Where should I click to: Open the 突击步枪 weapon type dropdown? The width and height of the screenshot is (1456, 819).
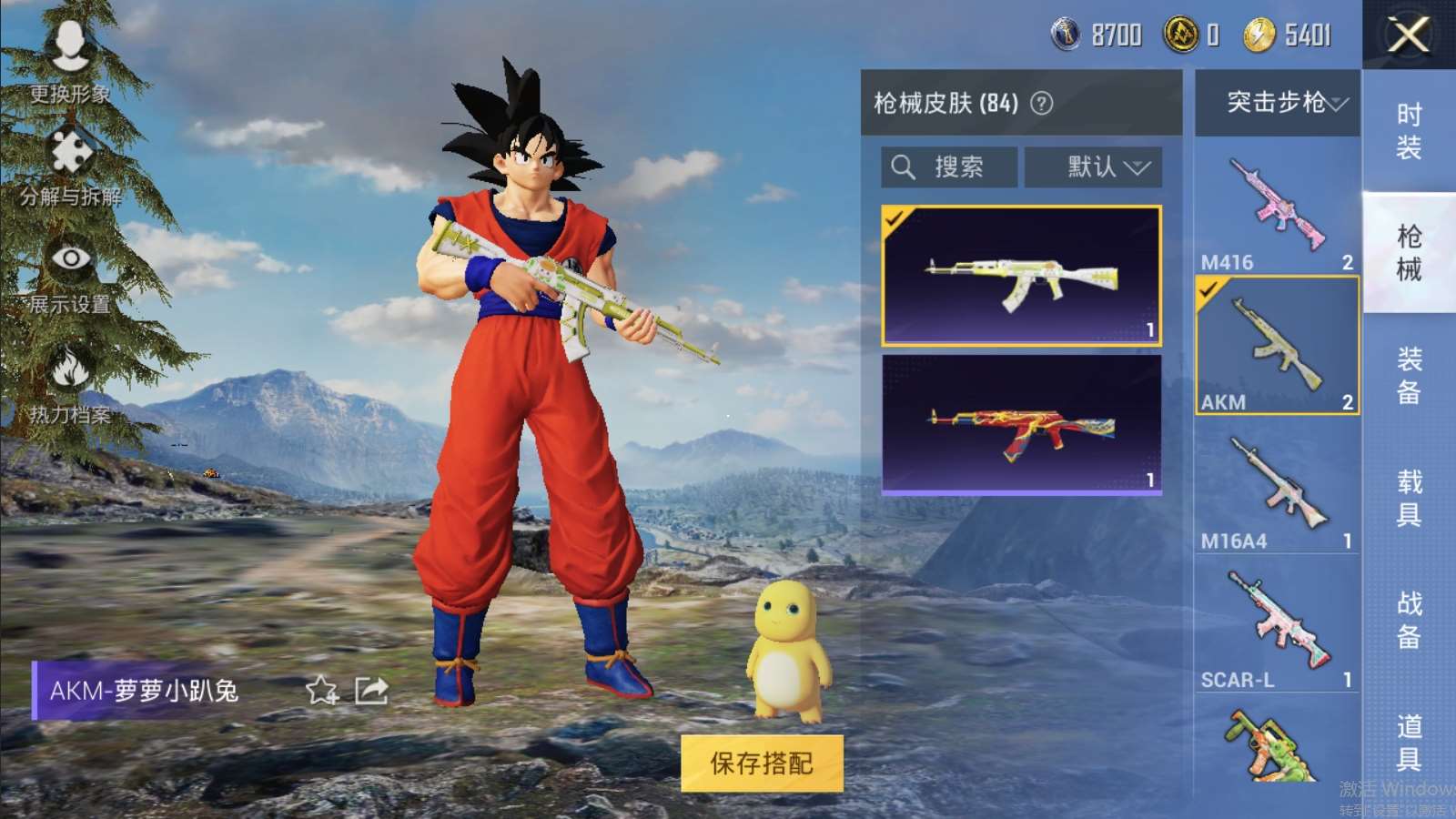coord(1278,102)
